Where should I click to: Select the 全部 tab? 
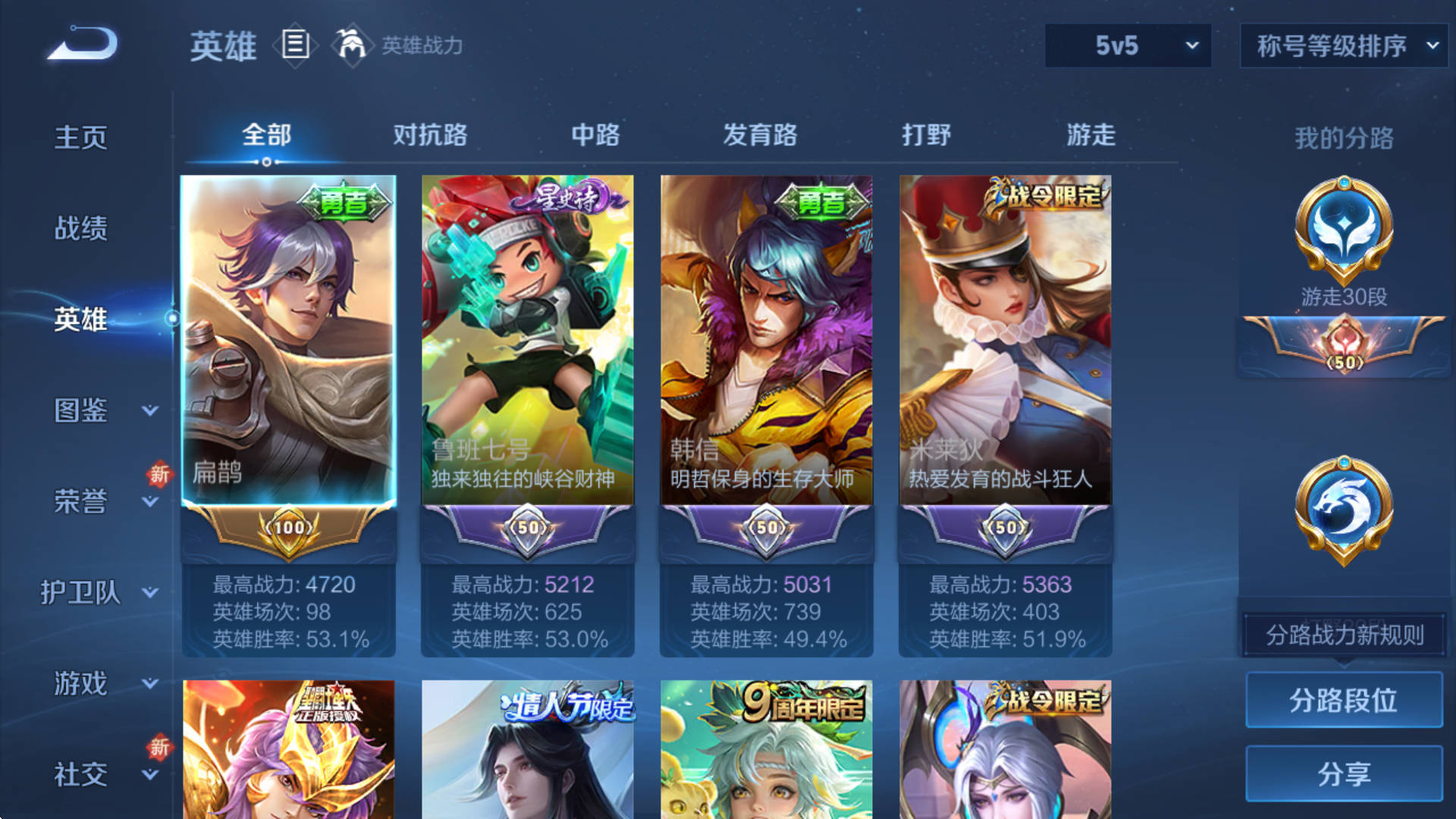tap(266, 135)
